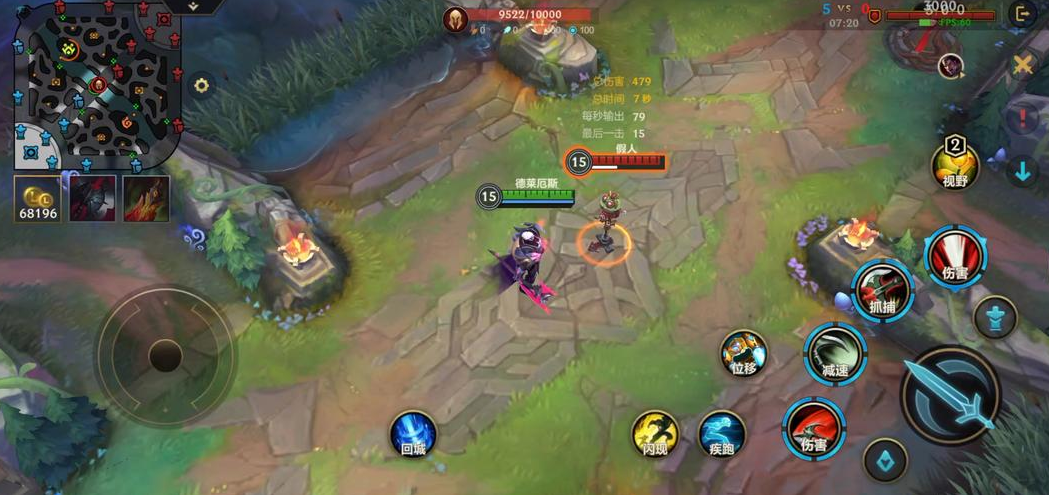Viewport: 1049px width, 495px height.
Task: Buy the recommended dark axe item
Action: point(92,198)
